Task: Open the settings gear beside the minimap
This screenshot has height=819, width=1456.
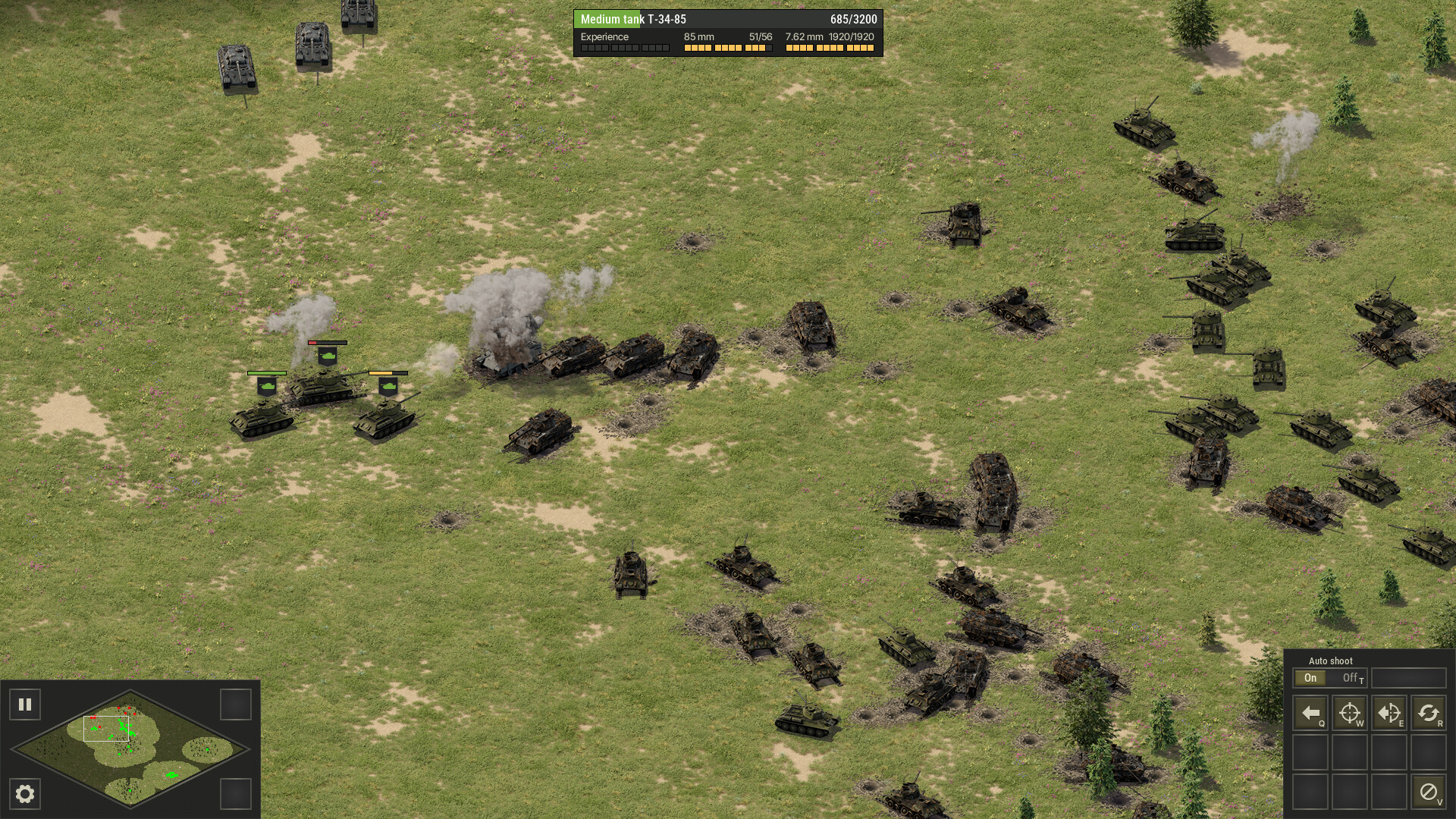Action: 25,794
